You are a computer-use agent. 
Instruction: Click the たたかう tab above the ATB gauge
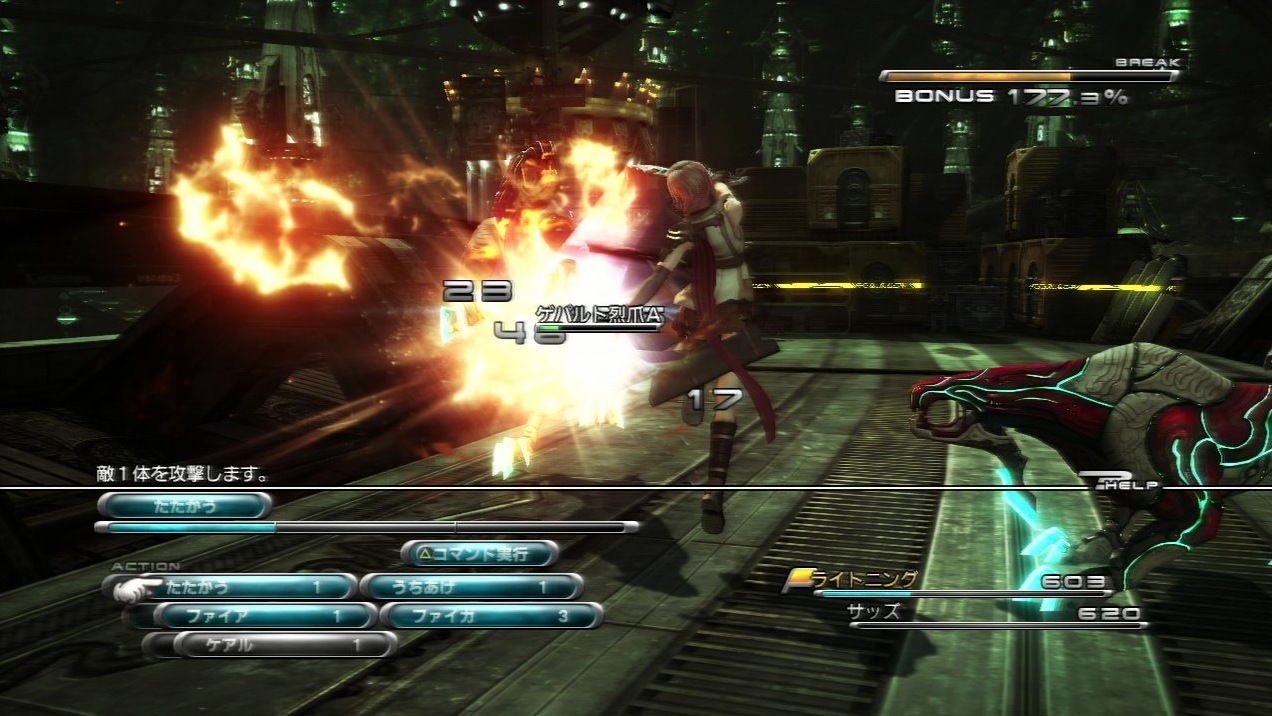point(185,506)
